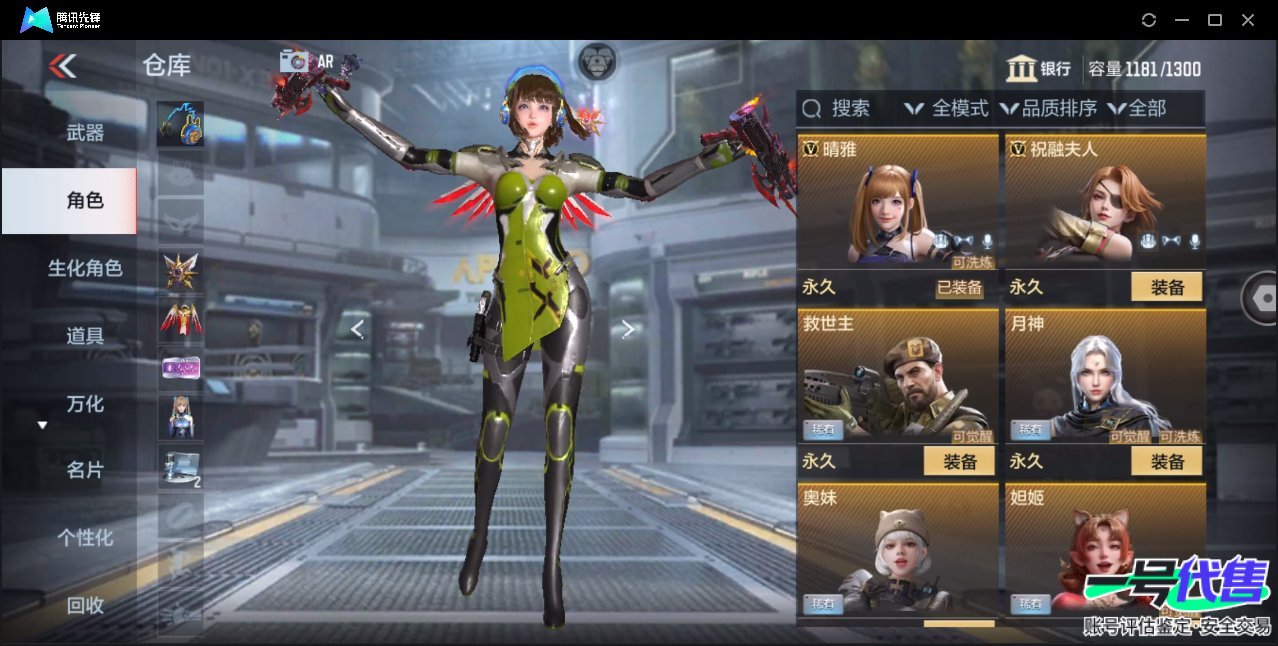
Task: Open the 回收 recycle tab
Action: click(85, 605)
